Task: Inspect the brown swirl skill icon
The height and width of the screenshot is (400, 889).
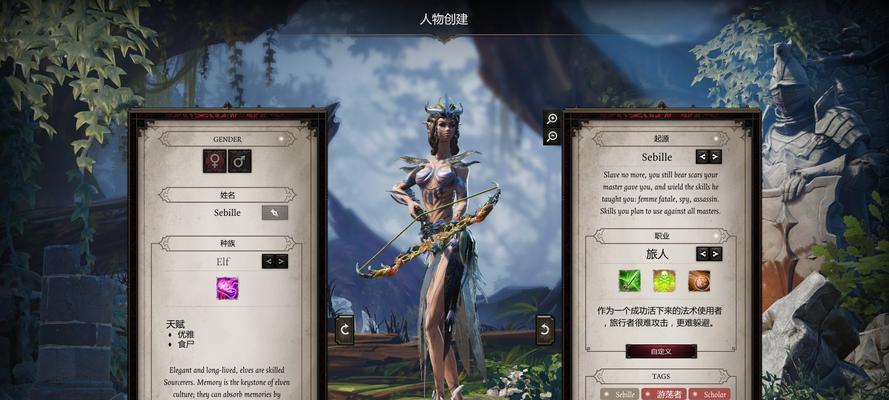Action: pyautogui.click(x=698, y=281)
